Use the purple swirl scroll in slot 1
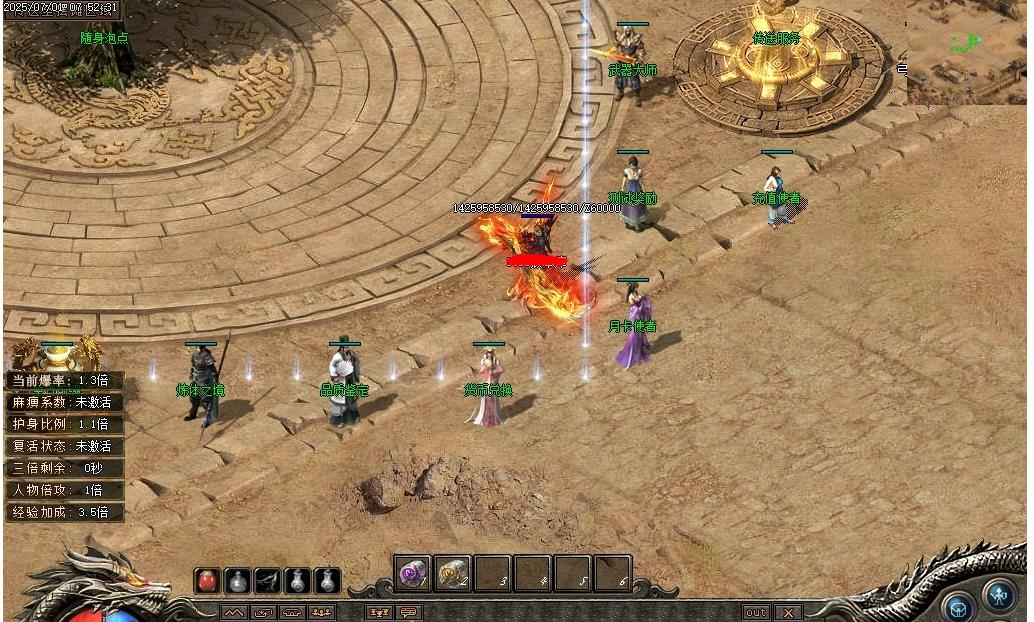Viewport: 1034px width, 622px height. [x=412, y=574]
